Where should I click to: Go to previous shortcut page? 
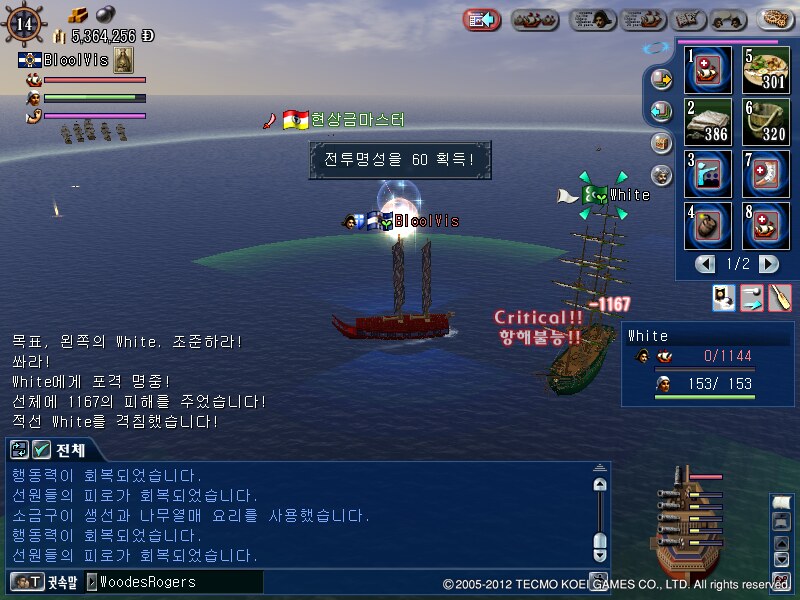pos(706,264)
